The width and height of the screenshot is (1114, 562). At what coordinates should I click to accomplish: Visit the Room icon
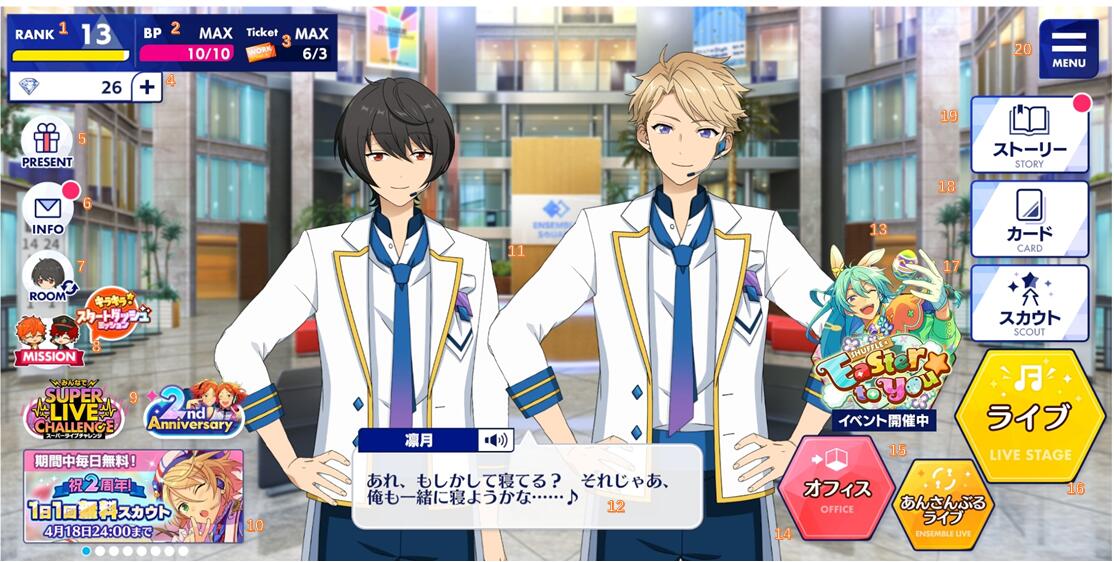pos(48,277)
